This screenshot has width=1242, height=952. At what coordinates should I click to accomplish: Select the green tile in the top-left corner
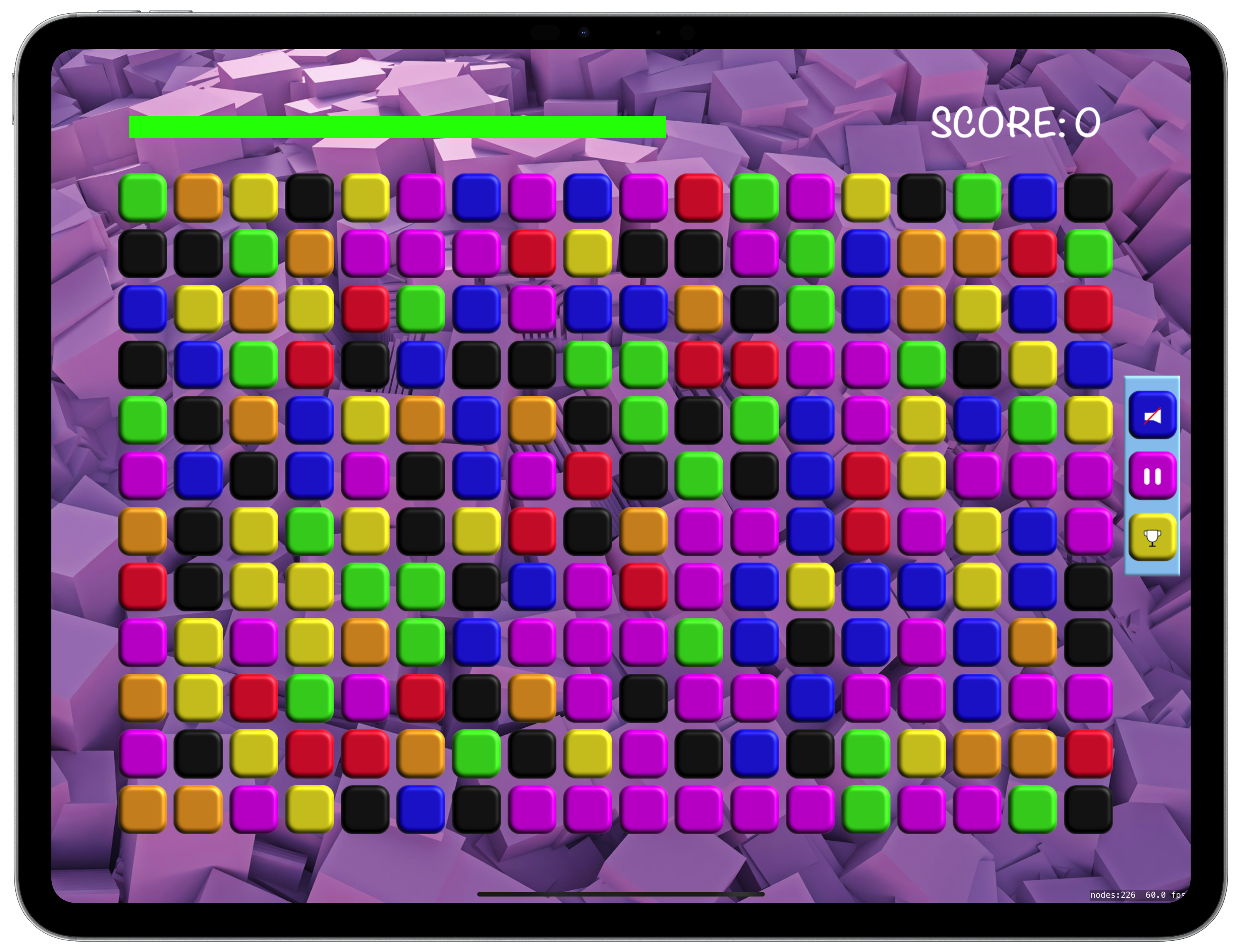pos(142,197)
